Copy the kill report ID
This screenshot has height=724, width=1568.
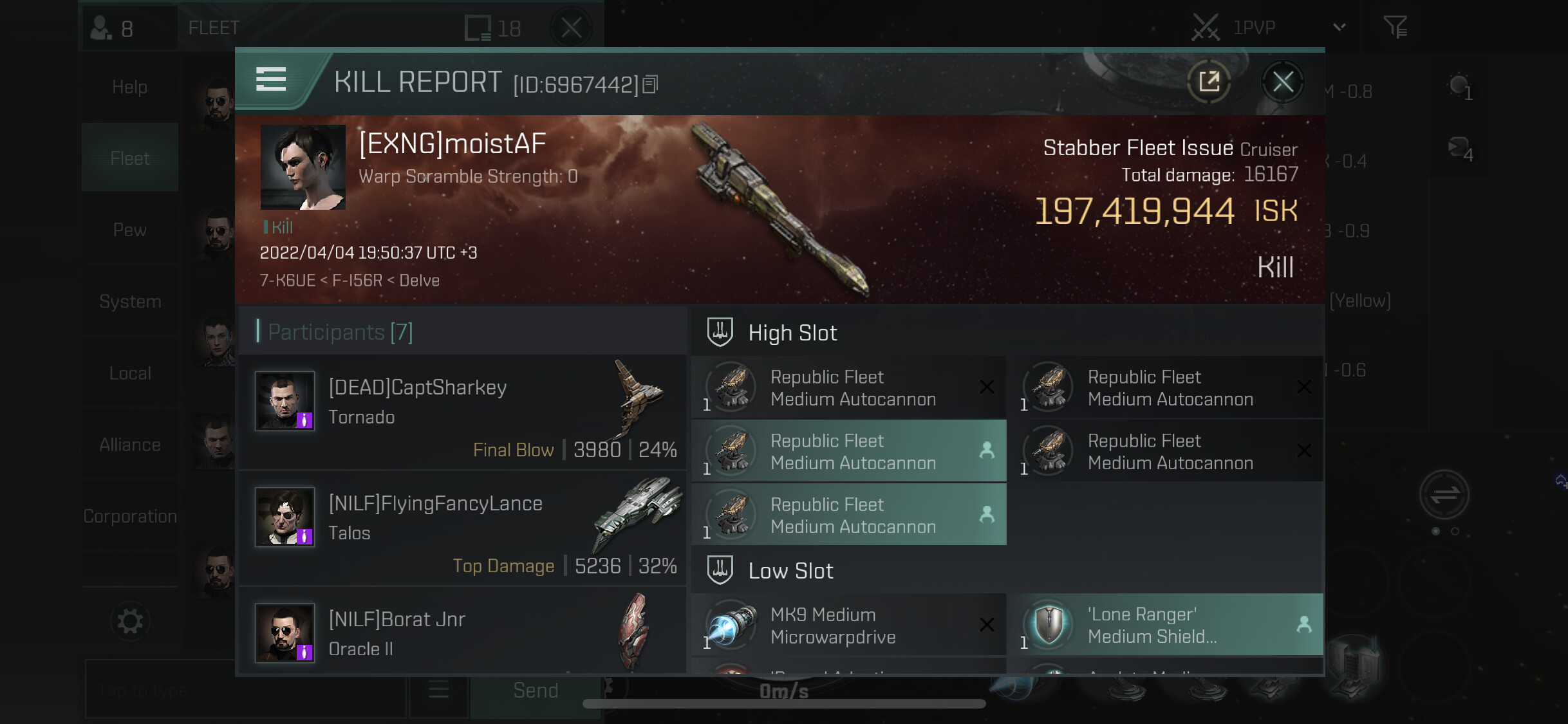click(x=651, y=84)
